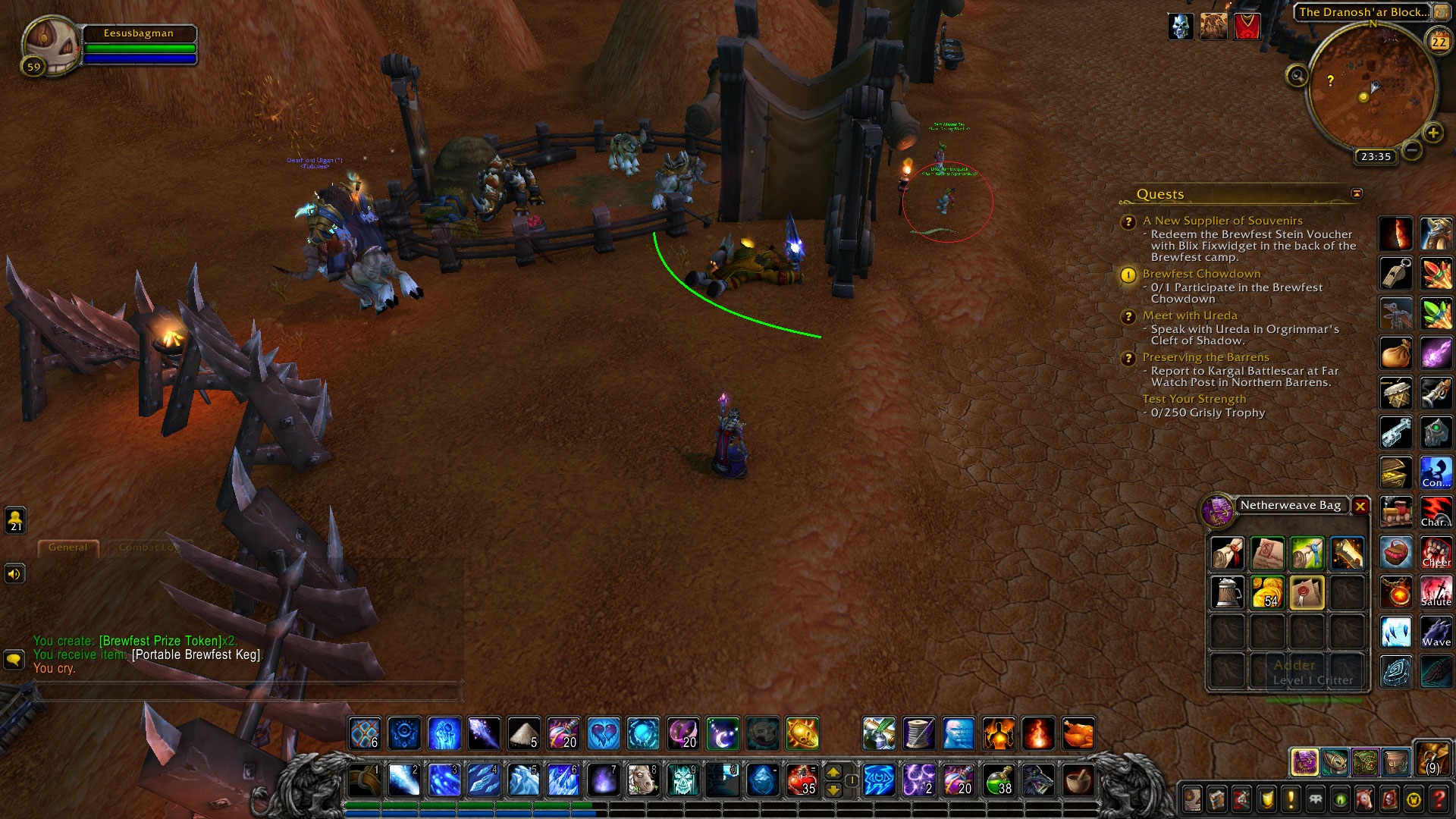Click the Eesusbagman player portrait
The height and width of the screenshot is (819, 1456).
point(52,47)
